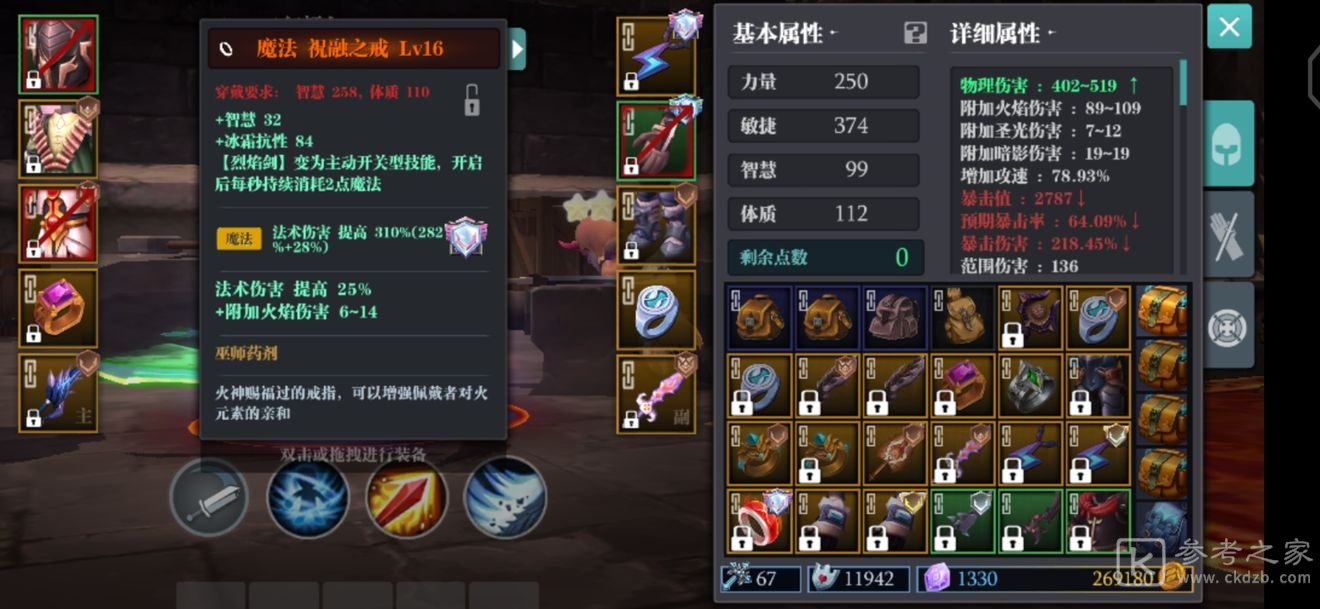Activate the red flaming sword skill
Image resolution: width=1320 pixels, height=609 pixels.
pos(406,498)
